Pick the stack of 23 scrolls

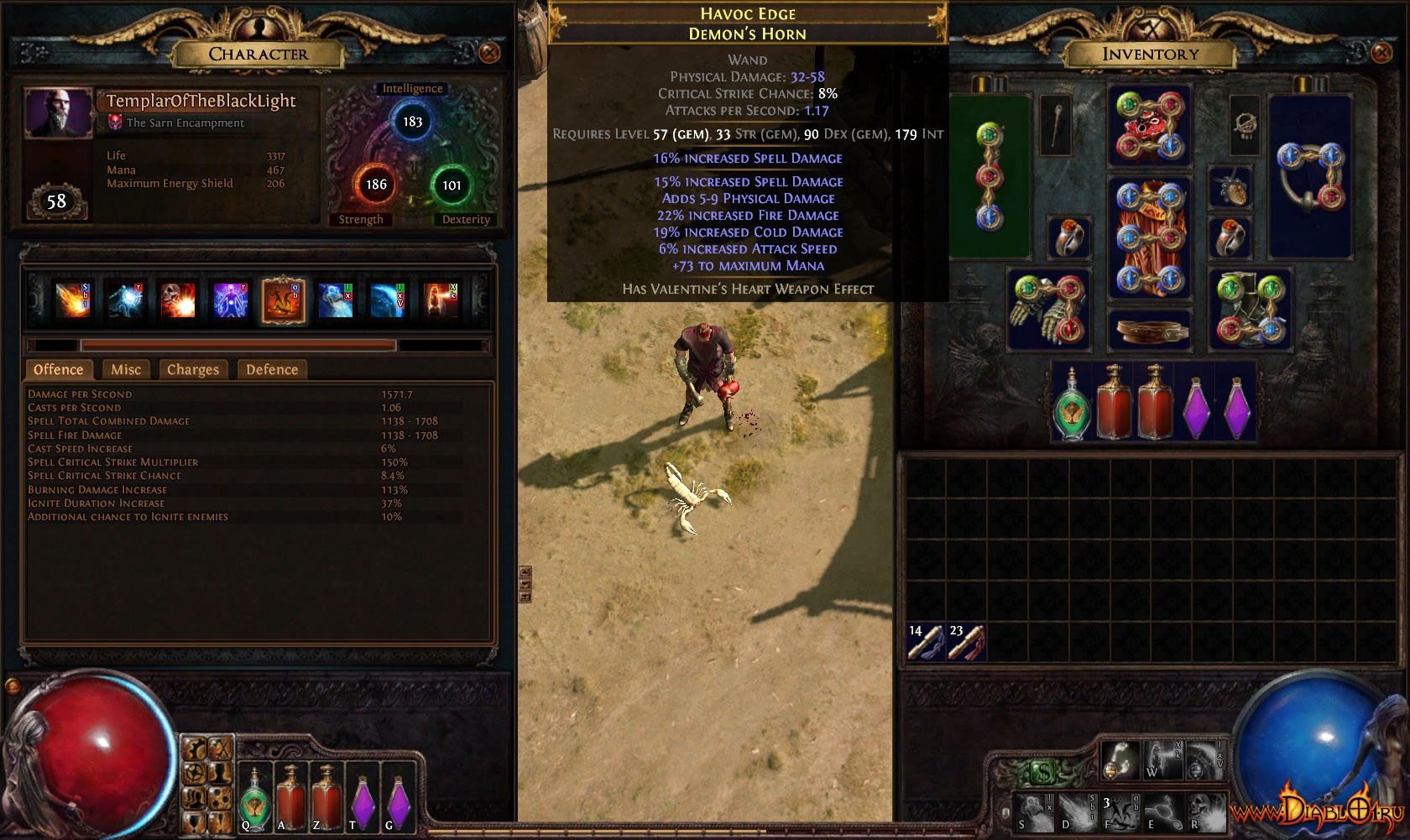tap(966, 642)
